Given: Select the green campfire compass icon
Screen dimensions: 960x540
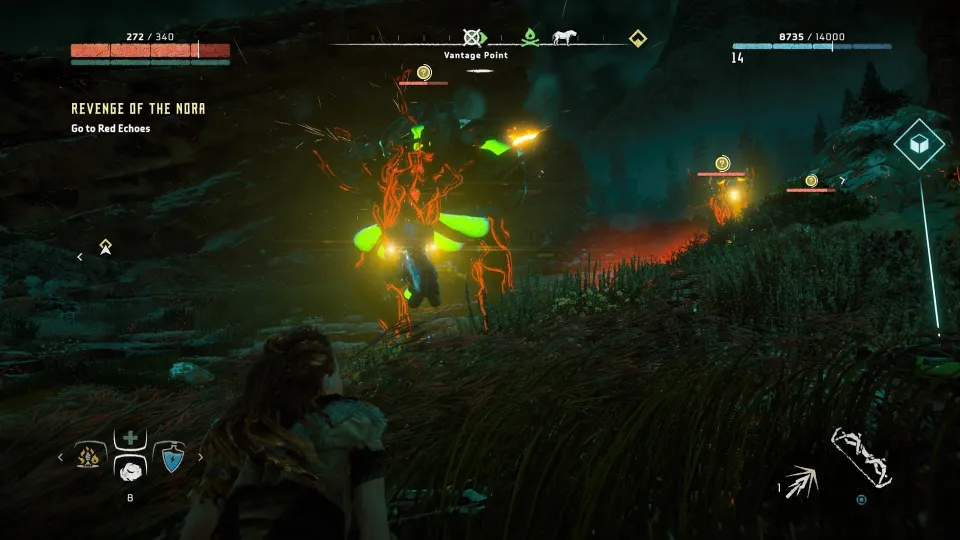Looking at the screenshot, I should [x=531, y=38].
